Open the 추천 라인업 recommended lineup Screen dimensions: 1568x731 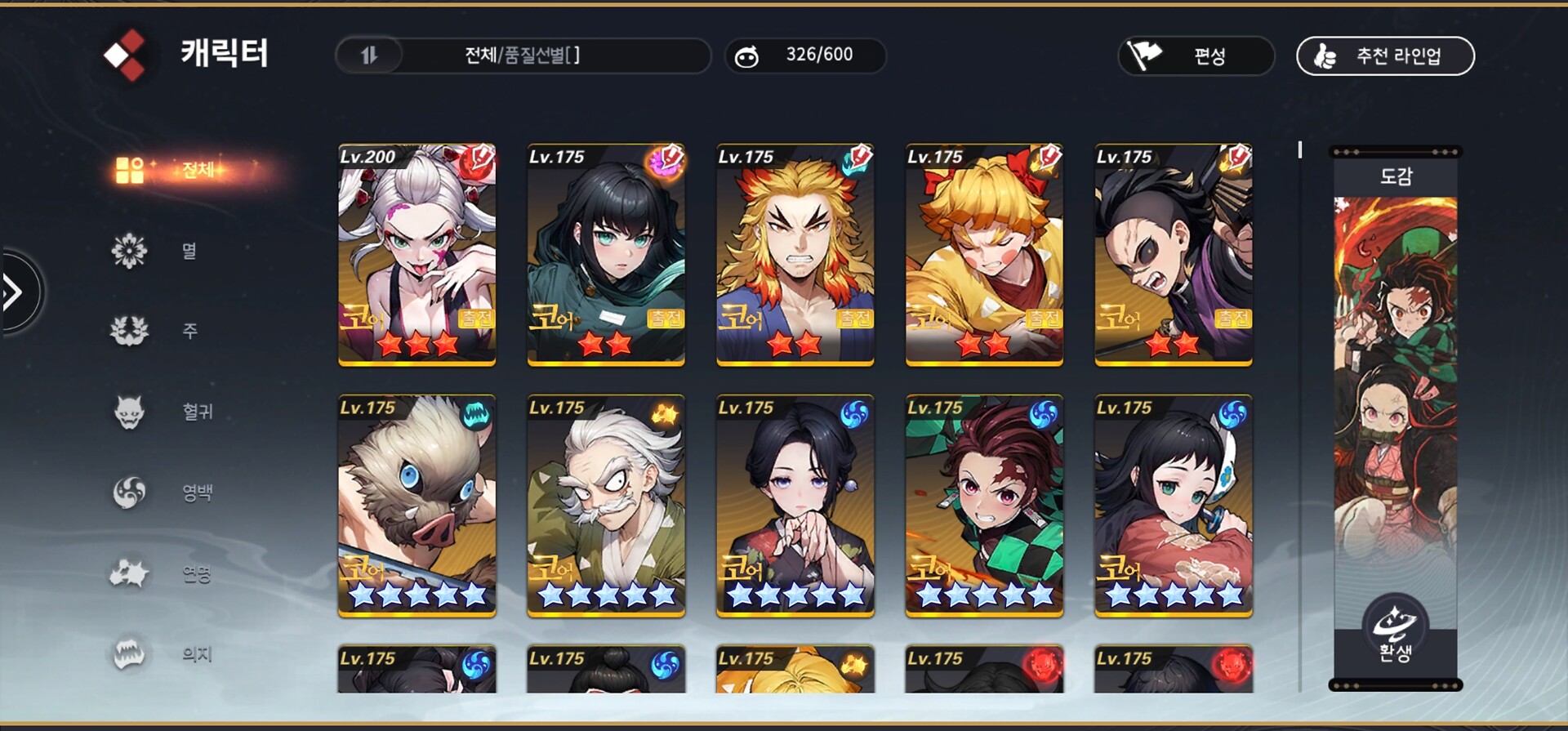tap(1385, 56)
